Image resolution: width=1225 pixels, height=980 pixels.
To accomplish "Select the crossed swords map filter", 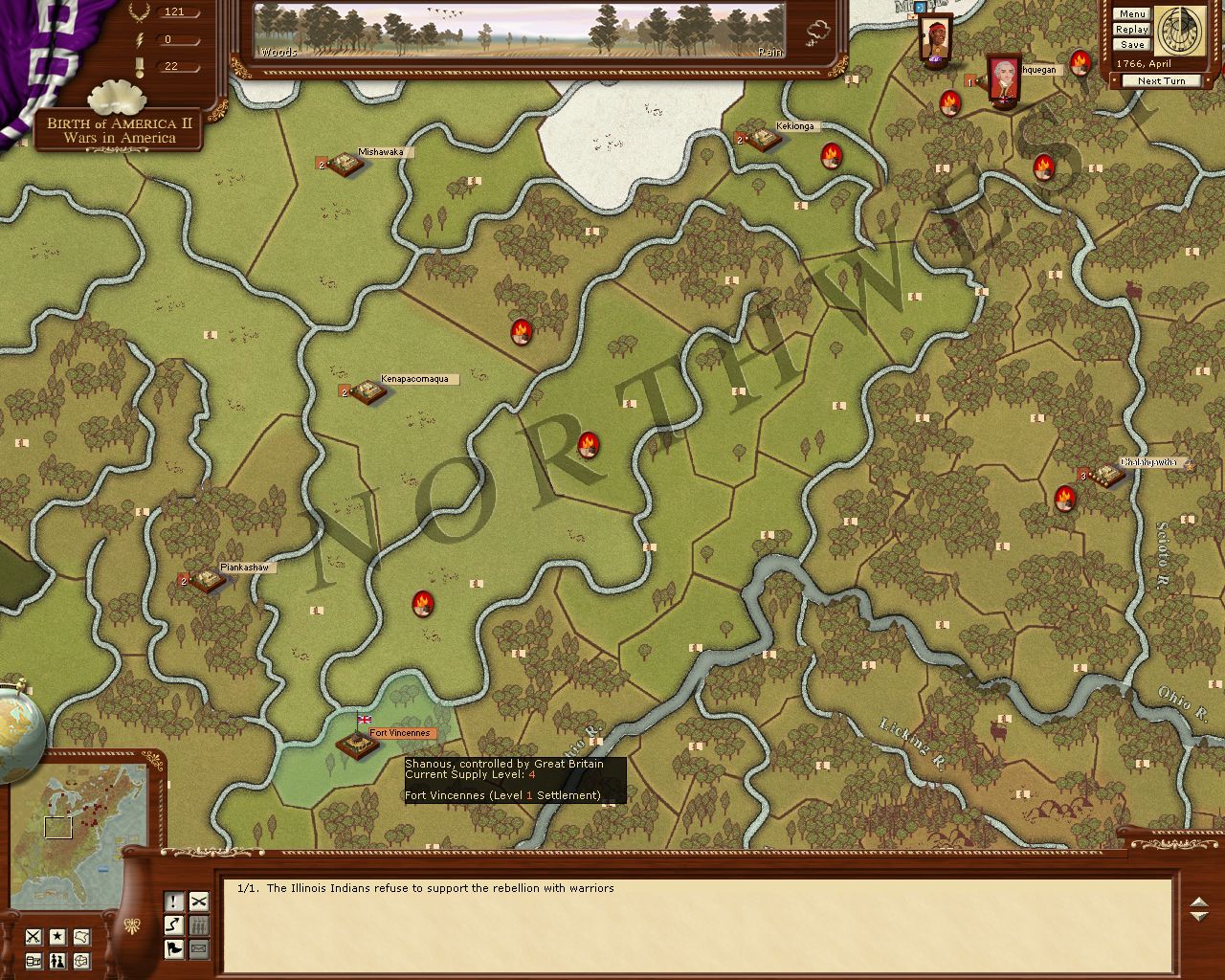I will point(33,937).
